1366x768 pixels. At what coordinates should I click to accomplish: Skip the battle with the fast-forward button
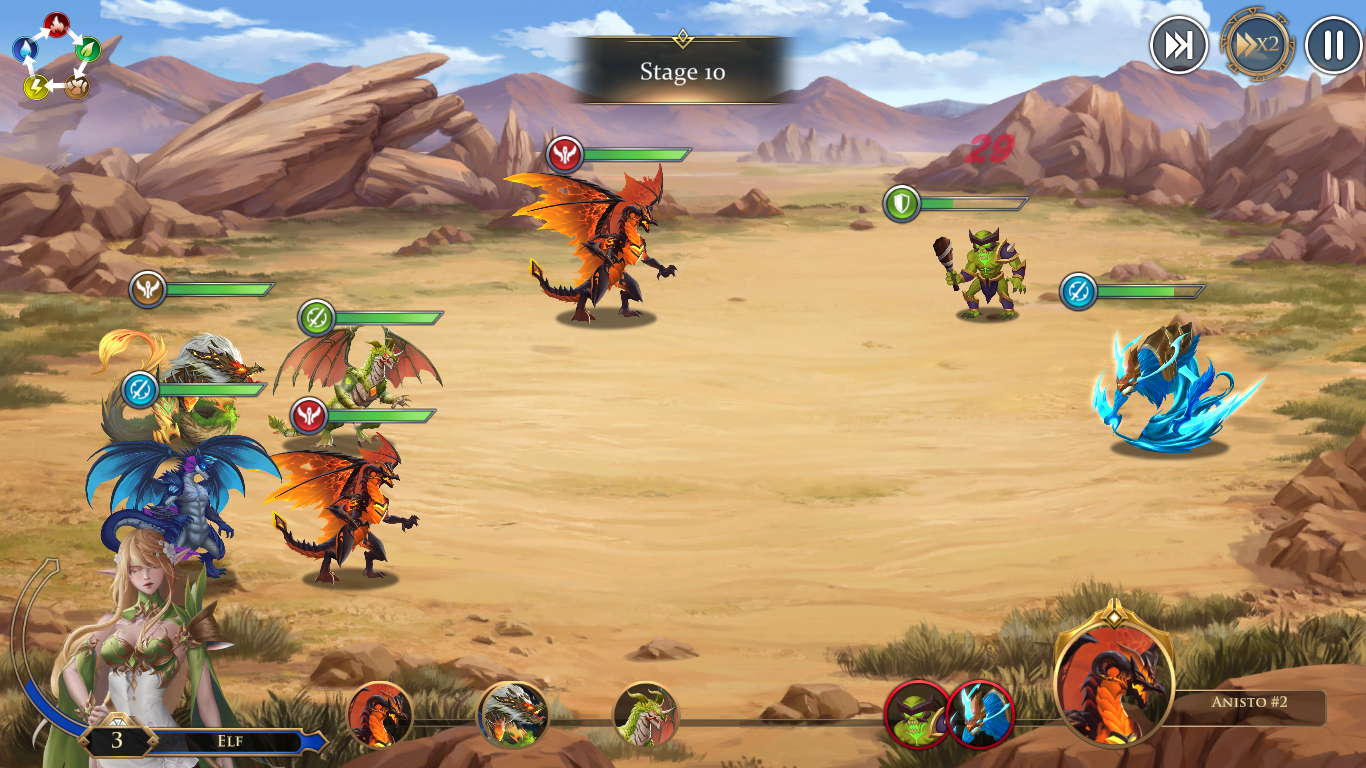point(1178,45)
